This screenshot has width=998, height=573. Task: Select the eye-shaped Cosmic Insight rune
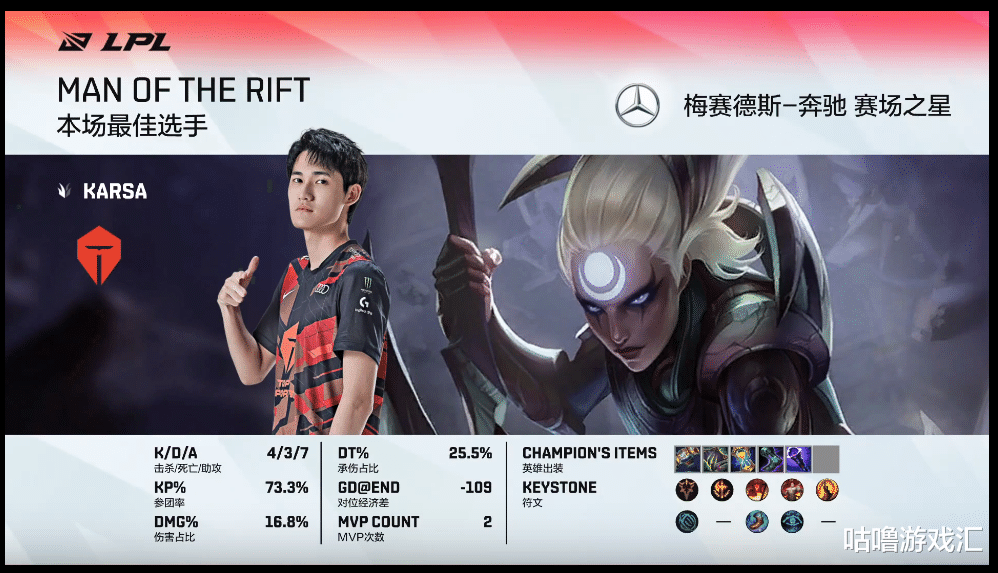coord(790,522)
